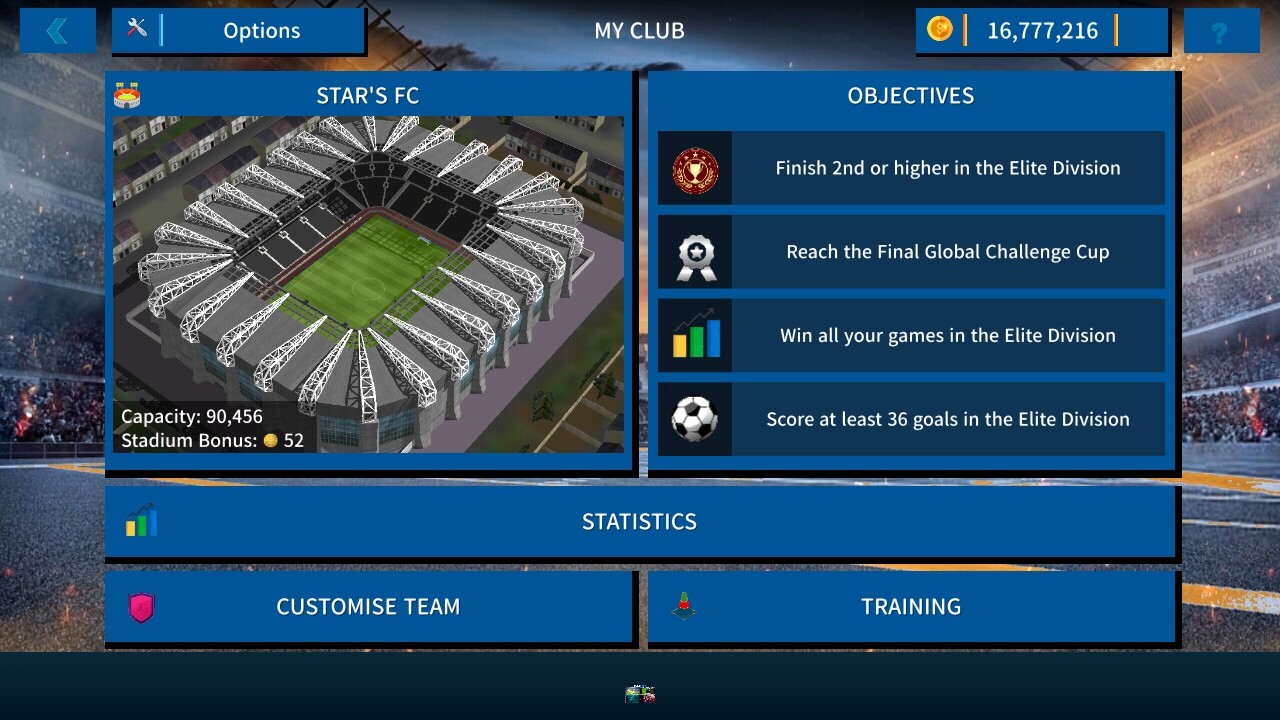The height and width of the screenshot is (720, 1280).
Task: Open the Customise Team menu
Action: 368,606
